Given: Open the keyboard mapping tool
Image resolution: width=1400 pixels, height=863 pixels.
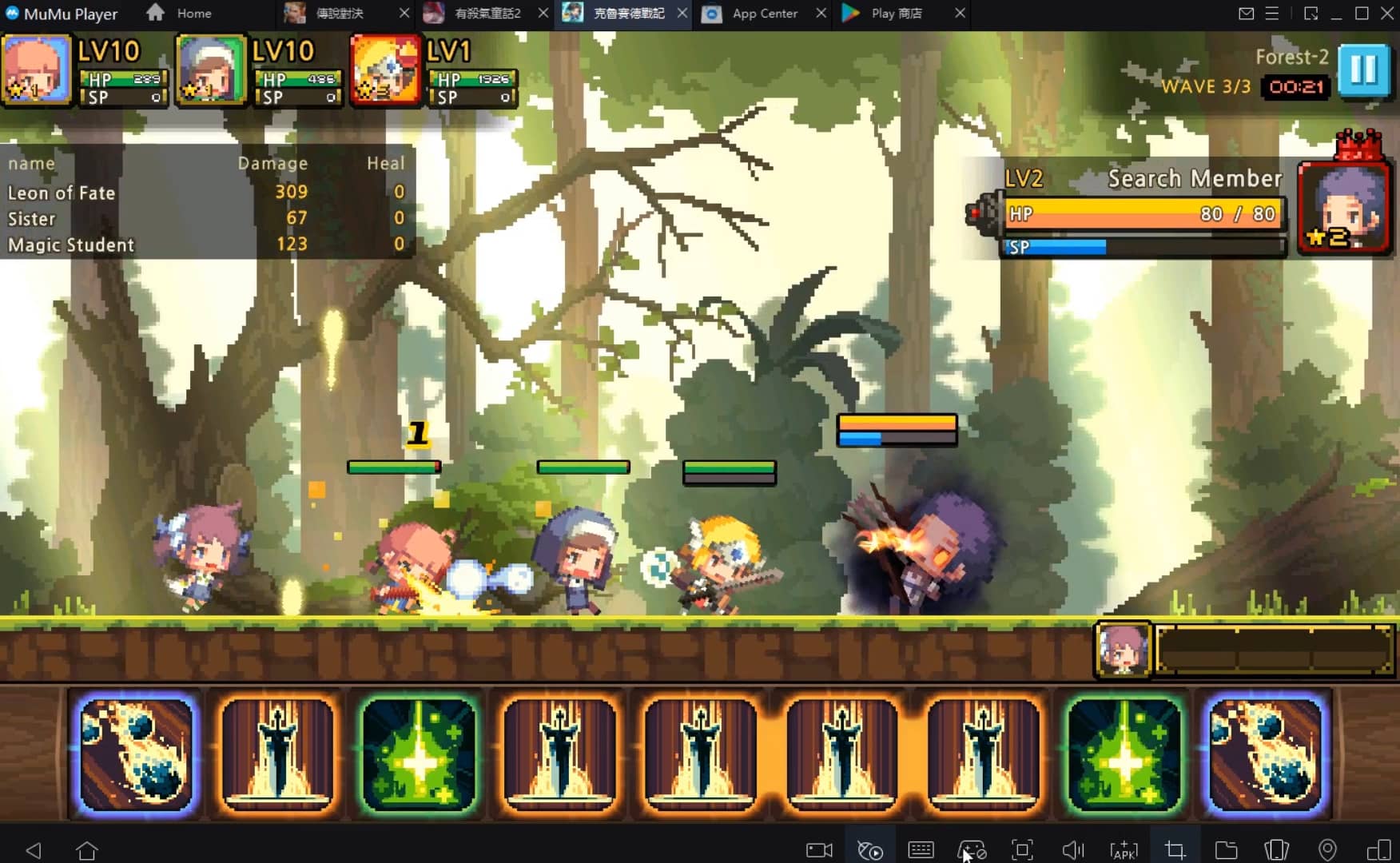Looking at the screenshot, I should tap(921, 849).
